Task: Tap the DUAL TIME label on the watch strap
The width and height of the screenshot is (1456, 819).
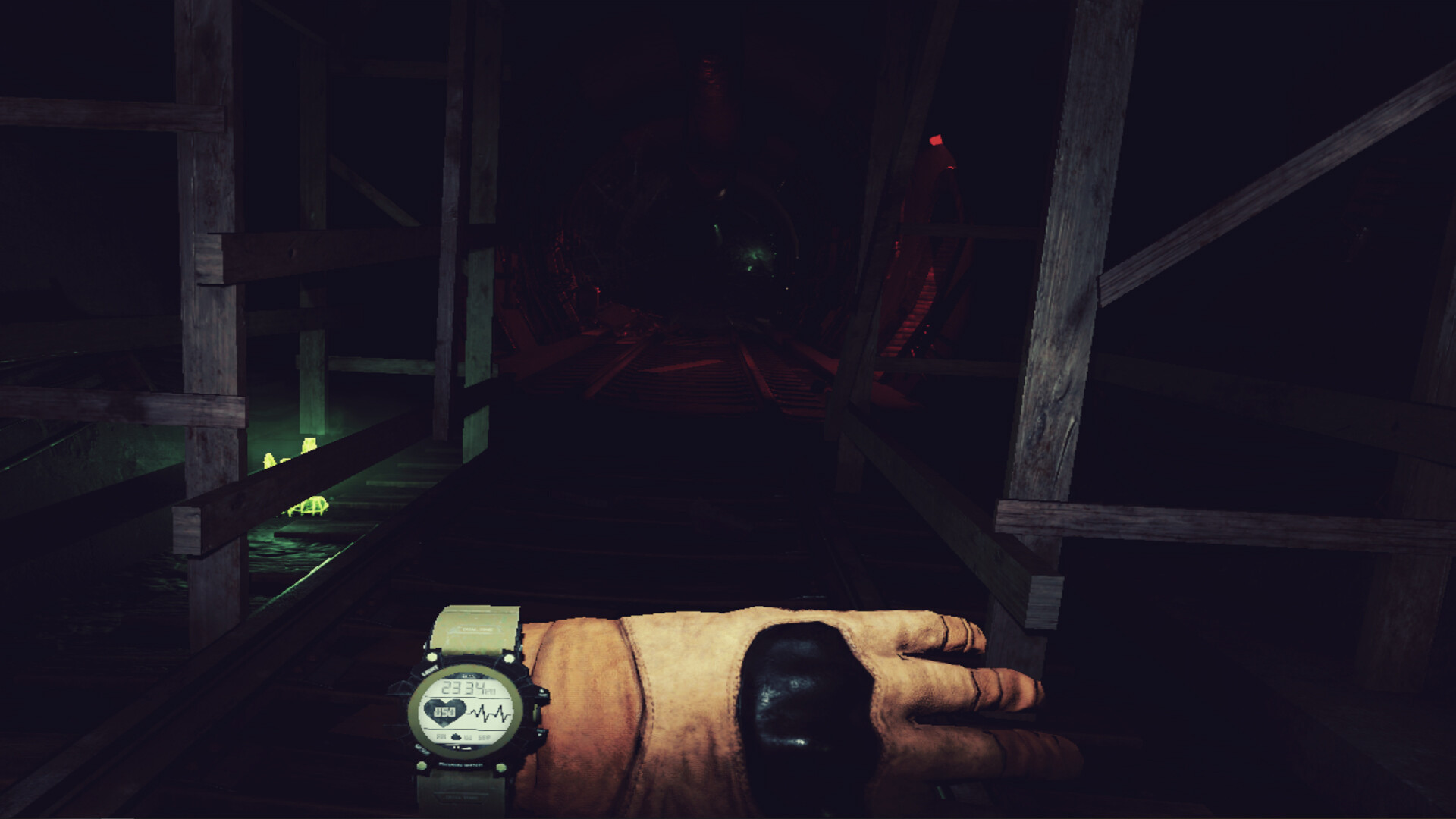Action: [475, 629]
